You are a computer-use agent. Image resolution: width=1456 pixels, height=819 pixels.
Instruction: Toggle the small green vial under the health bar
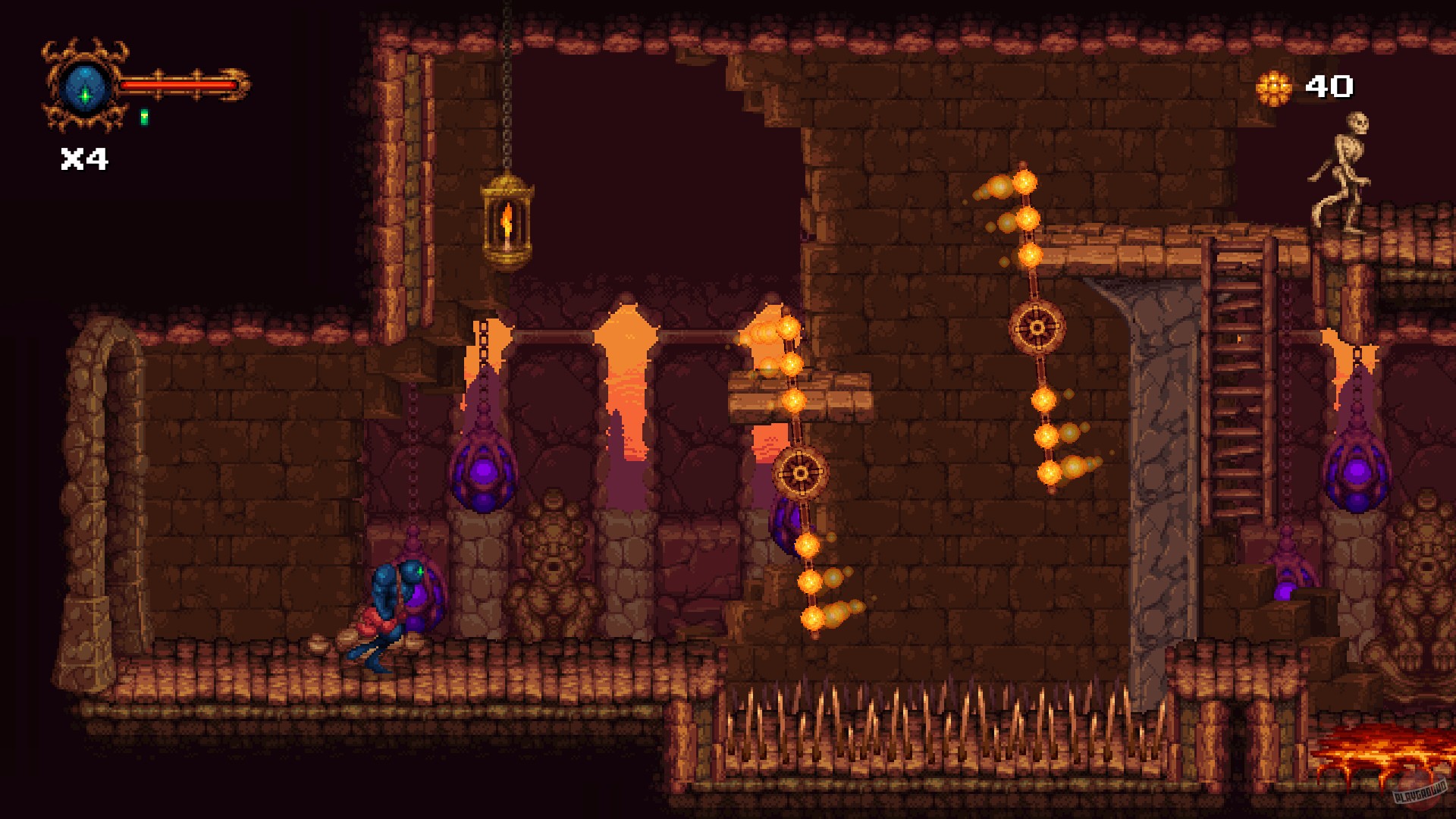tap(144, 118)
